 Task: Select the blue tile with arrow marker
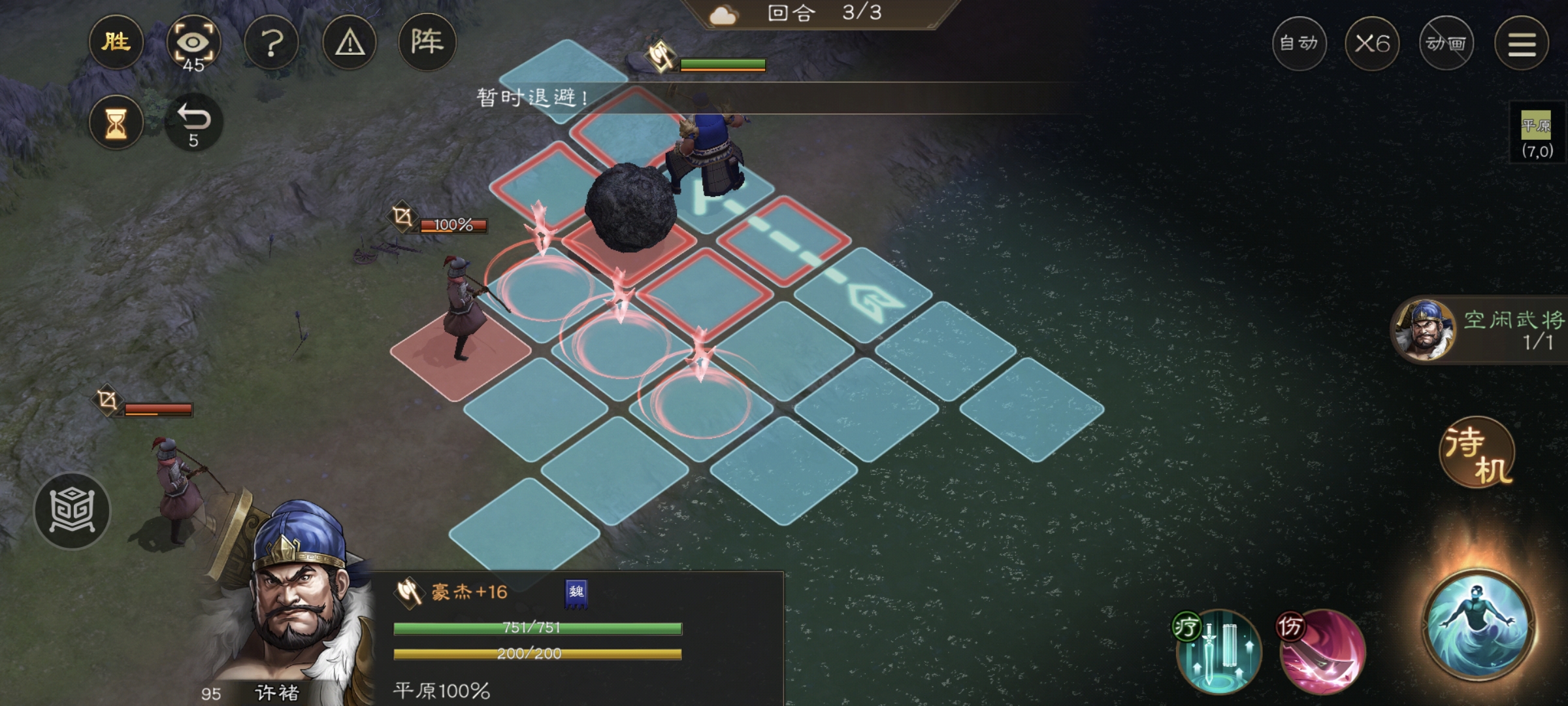(x=862, y=295)
